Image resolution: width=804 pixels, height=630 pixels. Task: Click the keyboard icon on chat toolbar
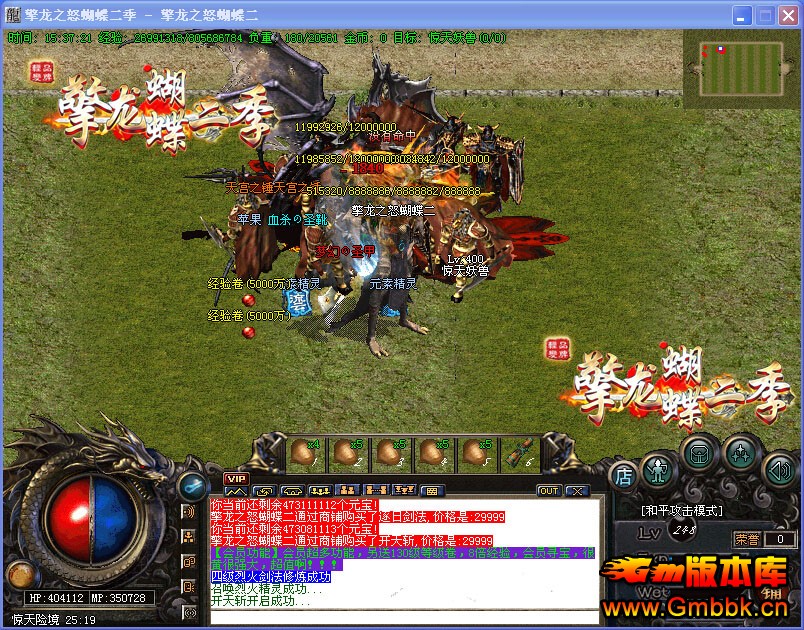click(432, 492)
